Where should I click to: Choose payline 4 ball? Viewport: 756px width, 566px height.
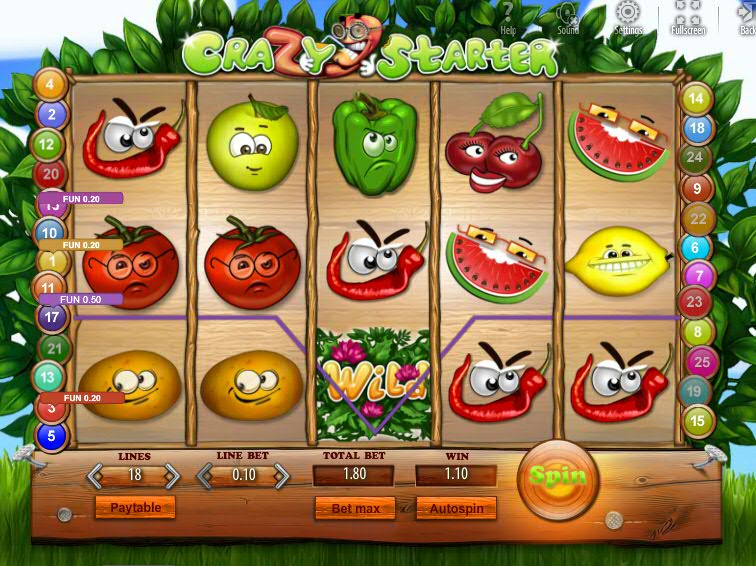pos(51,85)
